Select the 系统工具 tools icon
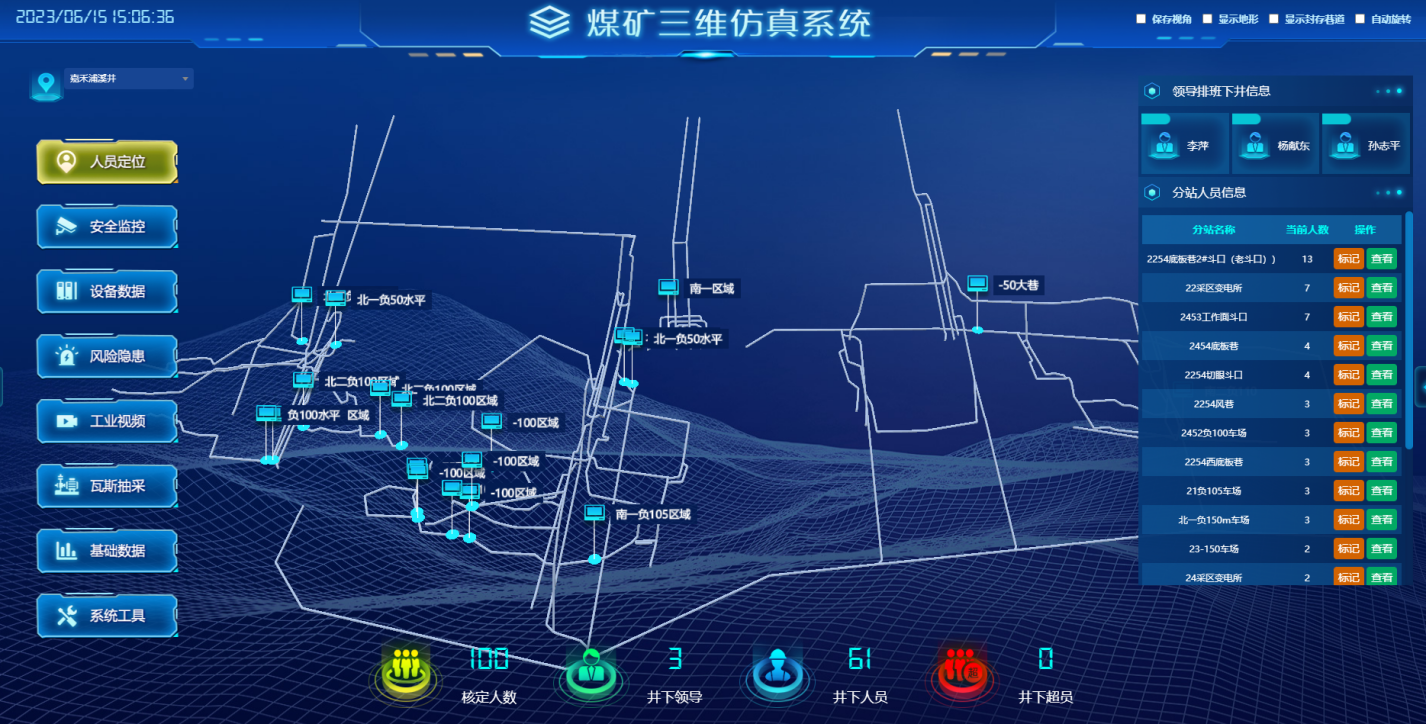The width and height of the screenshot is (1426, 724). (x=107, y=616)
